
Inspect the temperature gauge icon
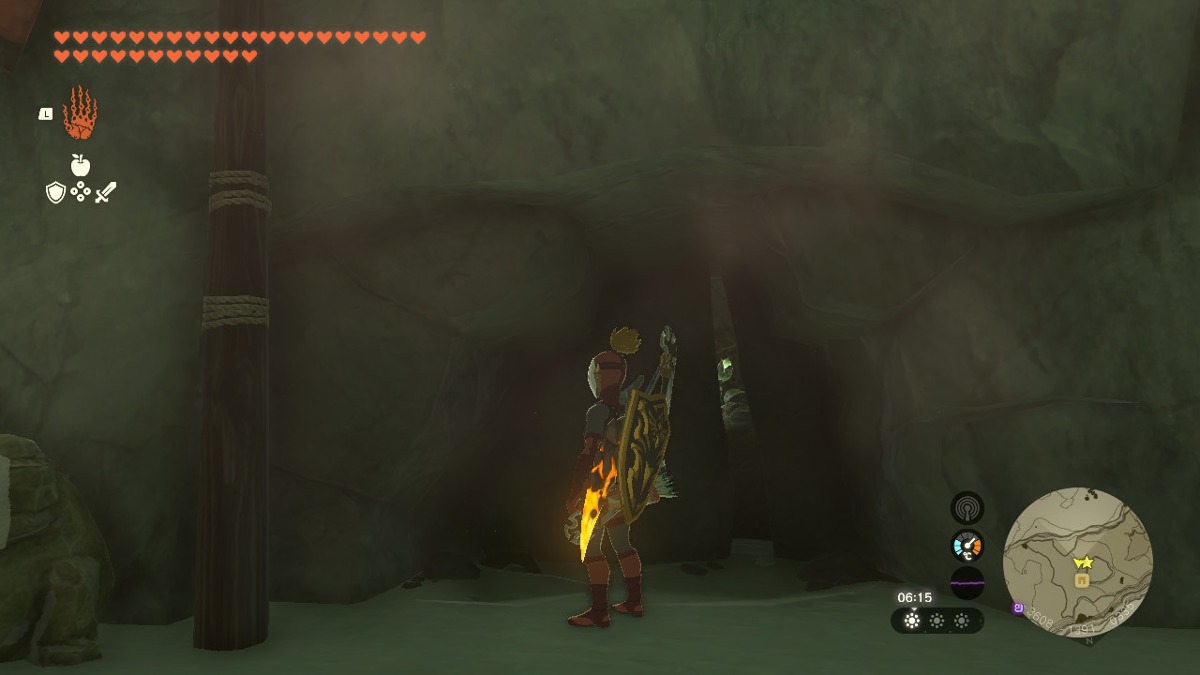967,545
